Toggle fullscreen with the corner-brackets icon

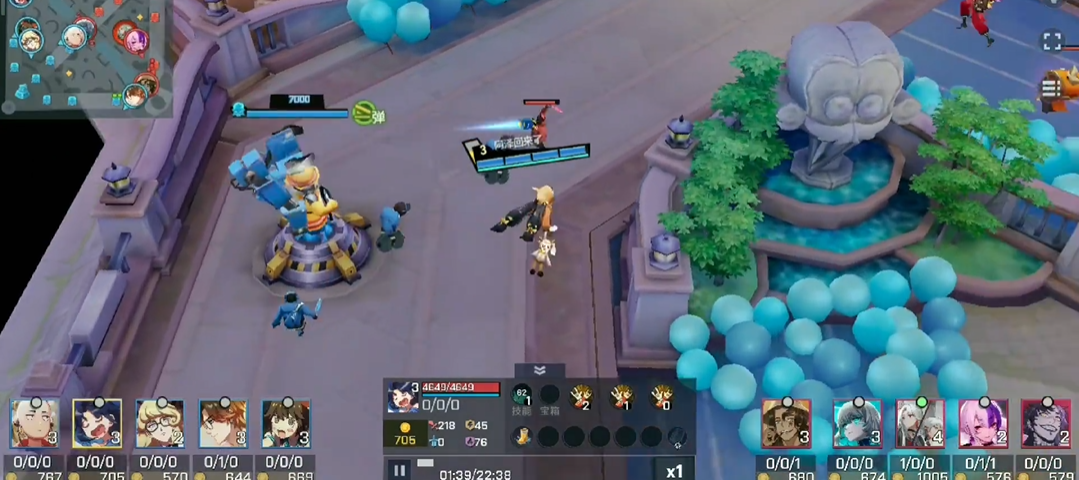point(1052,41)
